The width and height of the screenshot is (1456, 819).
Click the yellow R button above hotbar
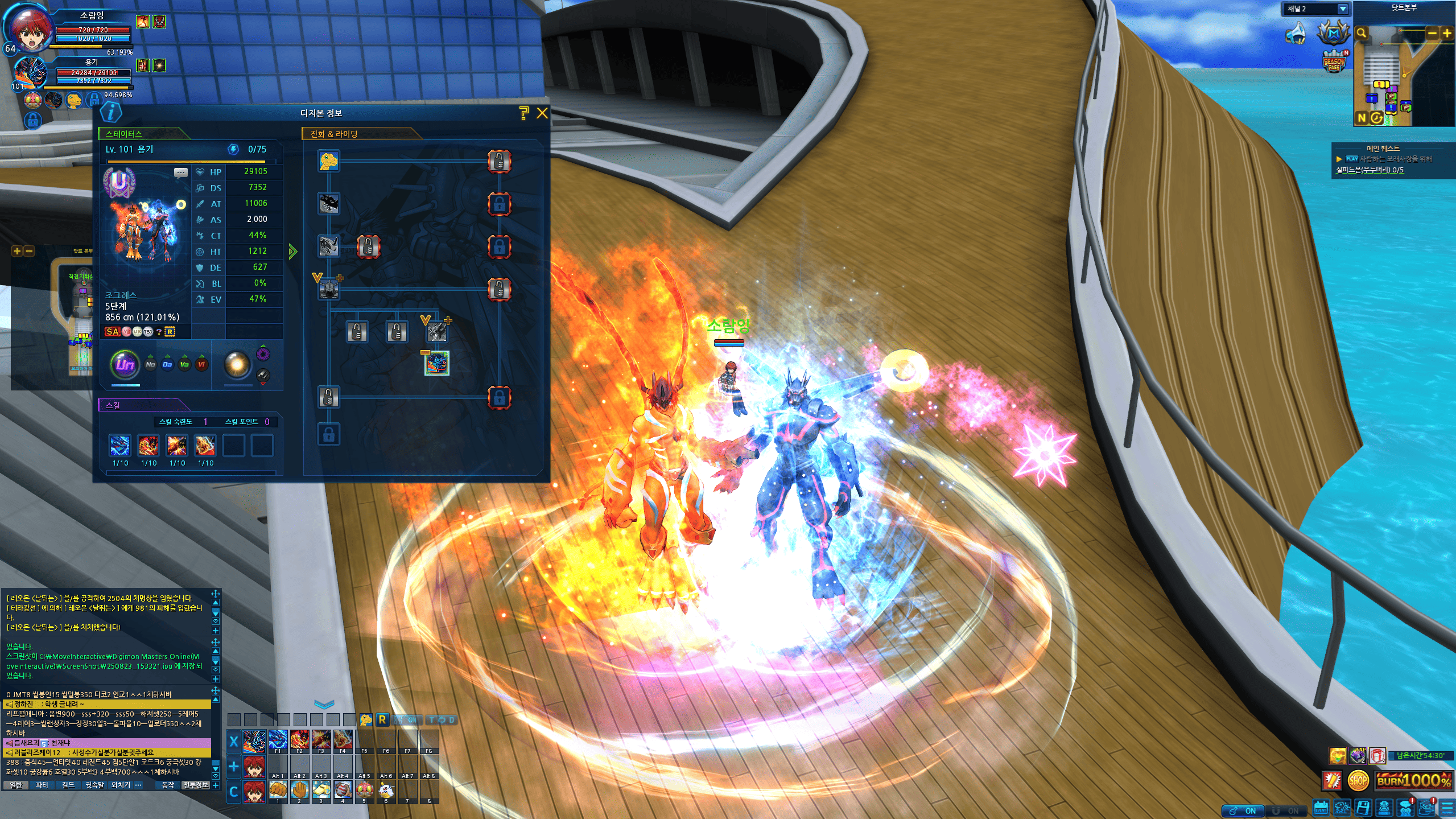pyautogui.click(x=382, y=720)
